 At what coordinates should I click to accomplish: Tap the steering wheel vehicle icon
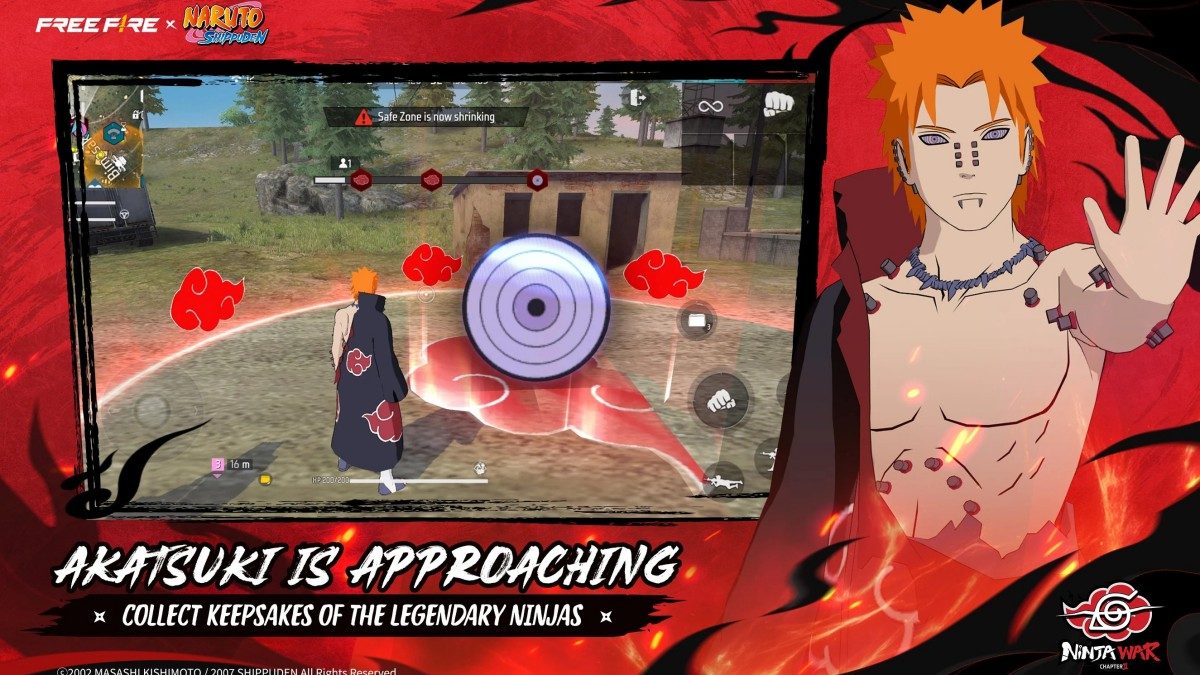125,213
